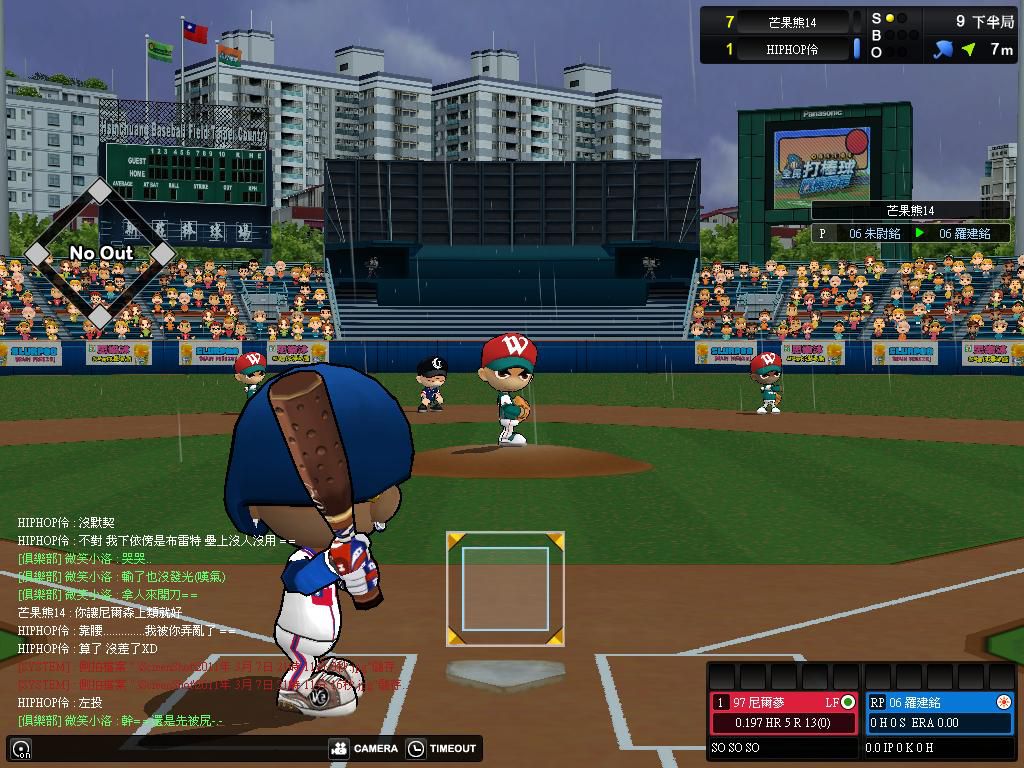Click the blue umbrella weather icon
The width and height of the screenshot is (1024, 768).
[942, 48]
